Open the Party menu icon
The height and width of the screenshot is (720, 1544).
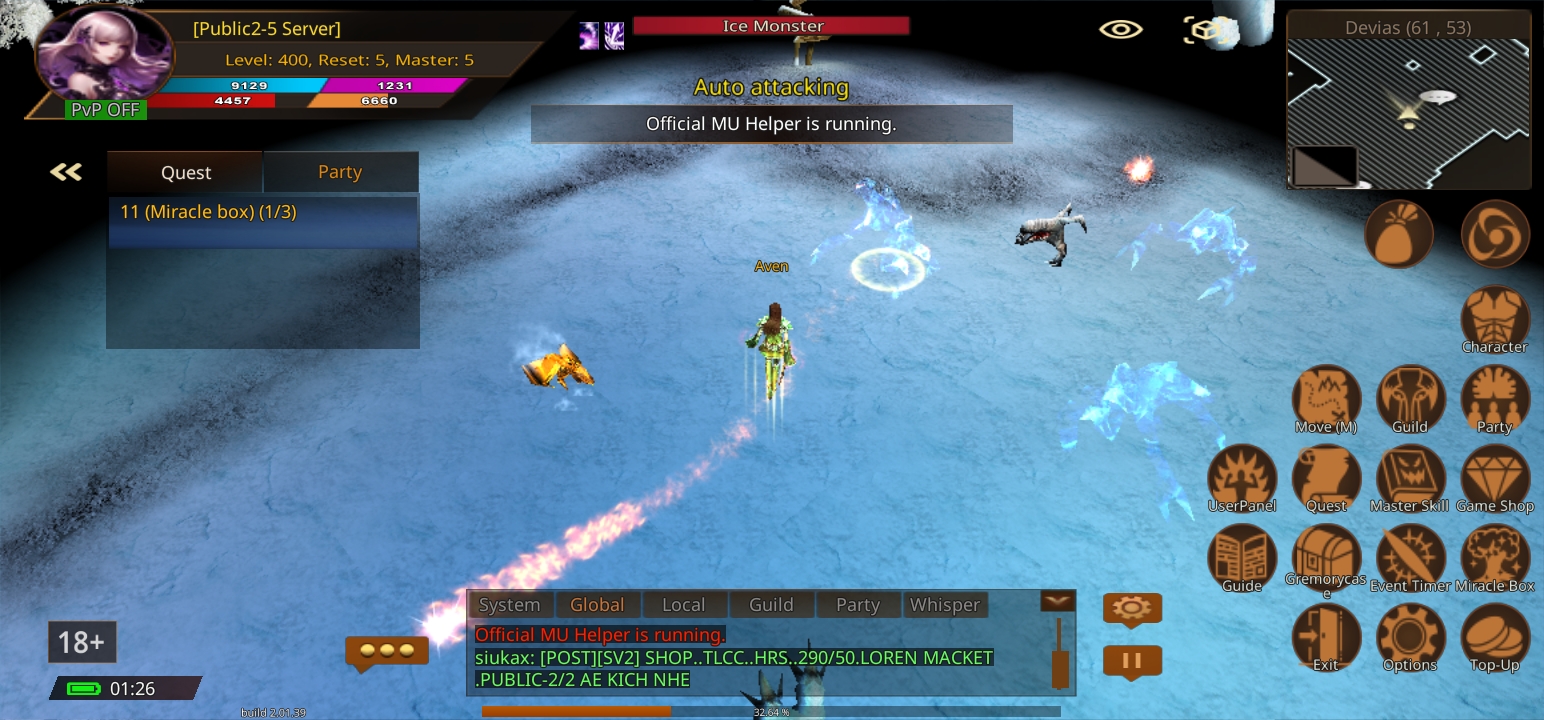click(1495, 398)
